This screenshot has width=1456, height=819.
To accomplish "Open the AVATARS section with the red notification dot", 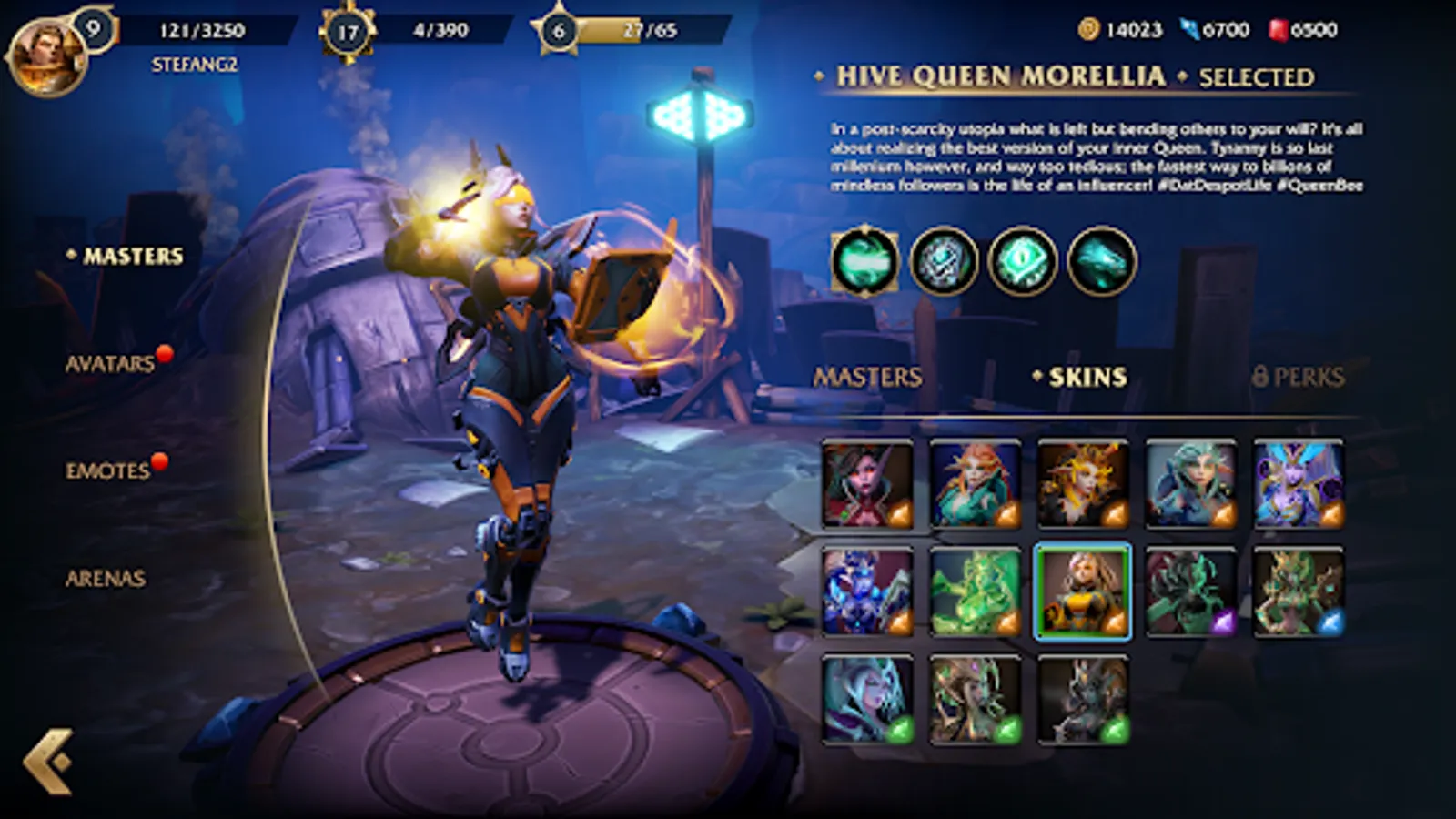I will click(x=109, y=363).
